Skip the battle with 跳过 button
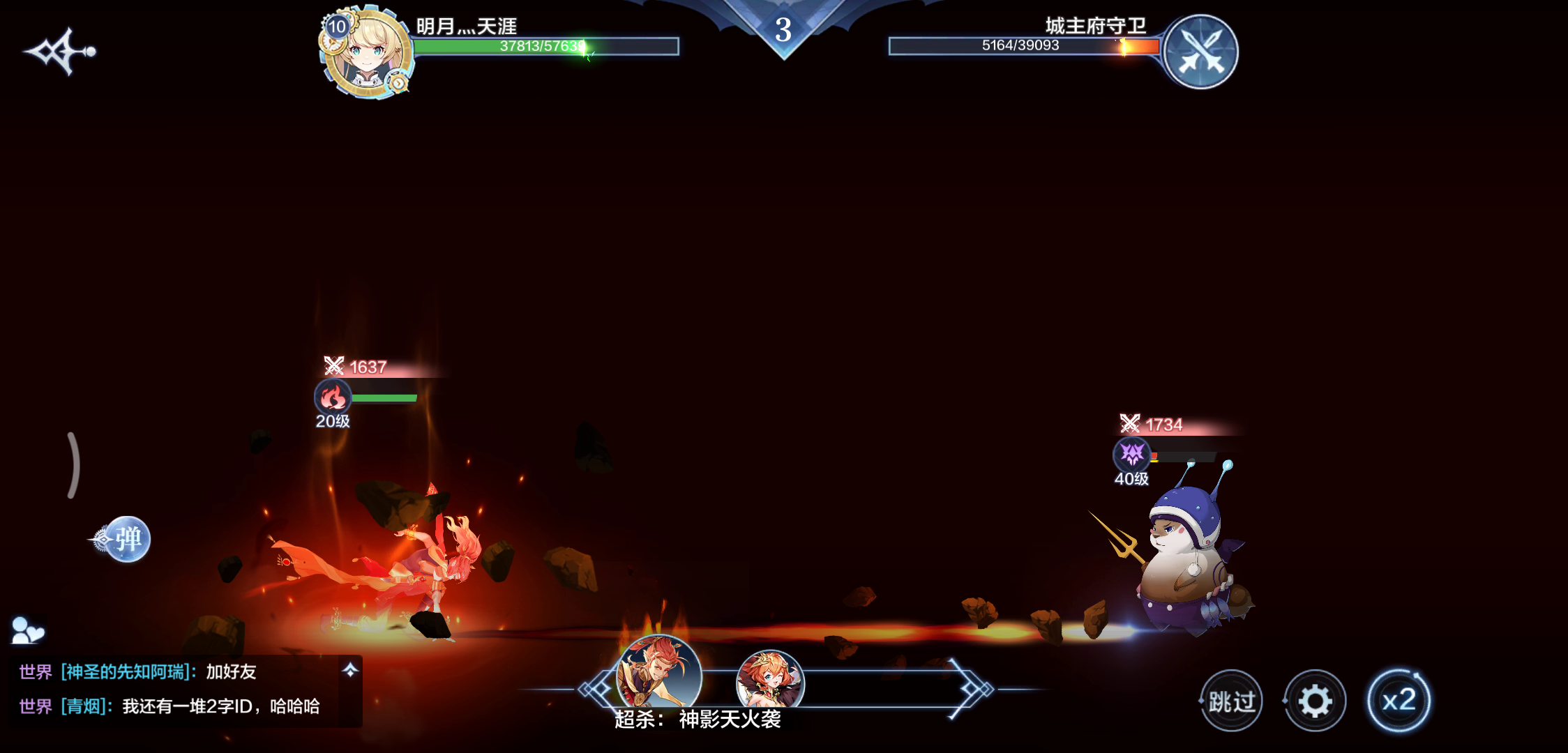Viewport: 1568px width, 753px height. [x=1232, y=701]
